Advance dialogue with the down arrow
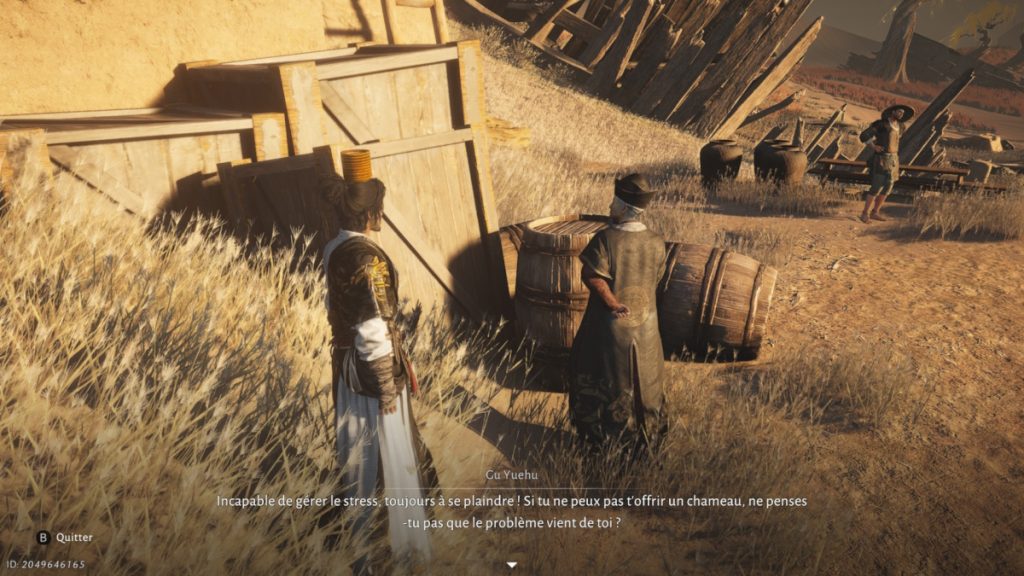 click(x=512, y=565)
